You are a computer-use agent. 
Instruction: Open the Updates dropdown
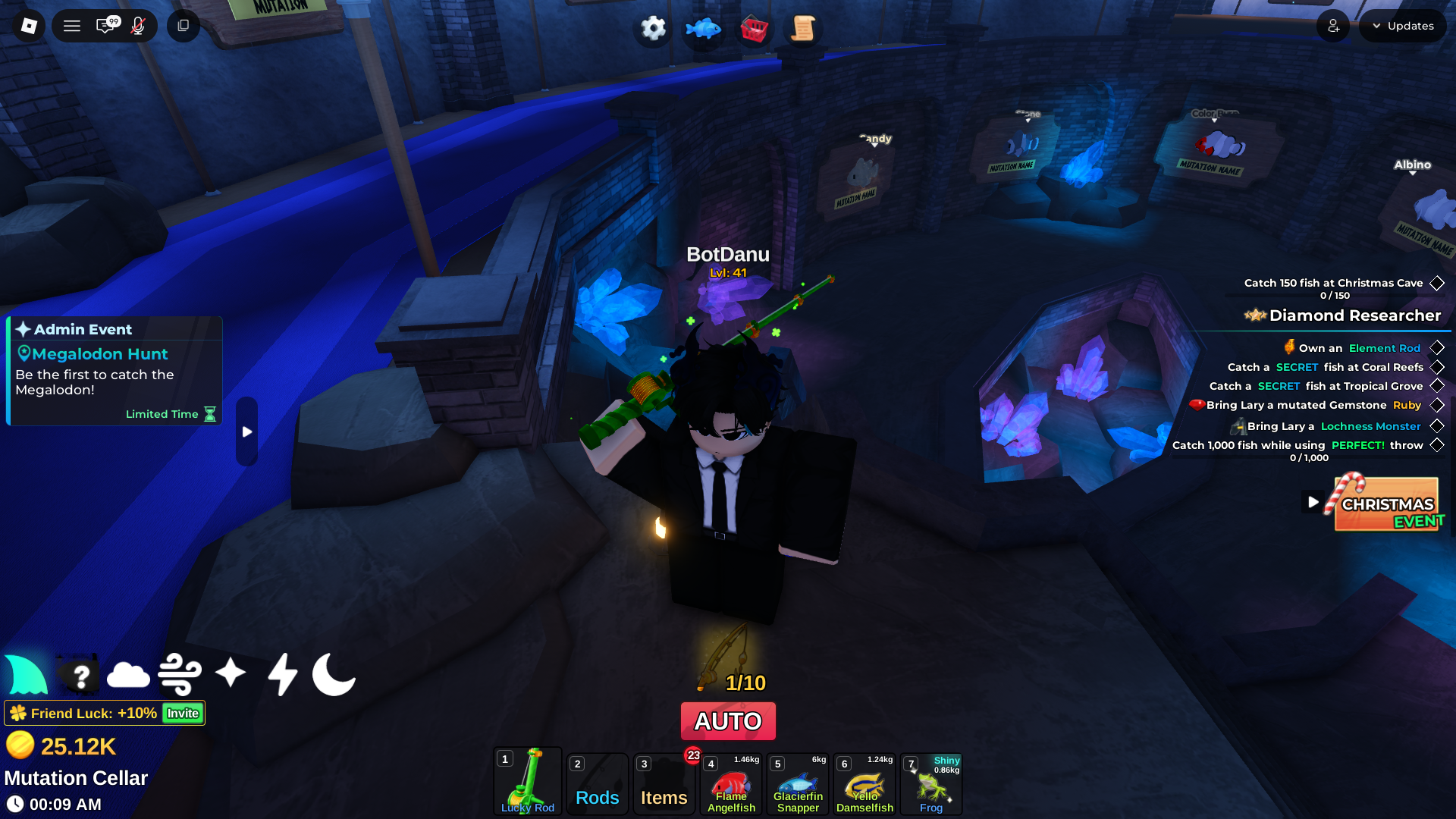tap(1402, 25)
